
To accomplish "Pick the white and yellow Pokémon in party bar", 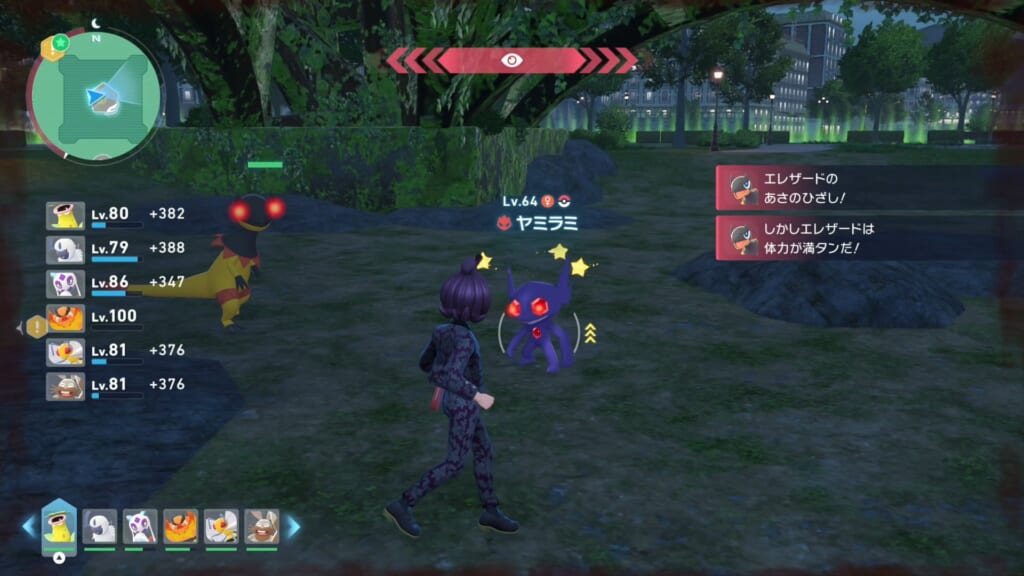I will [221, 527].
